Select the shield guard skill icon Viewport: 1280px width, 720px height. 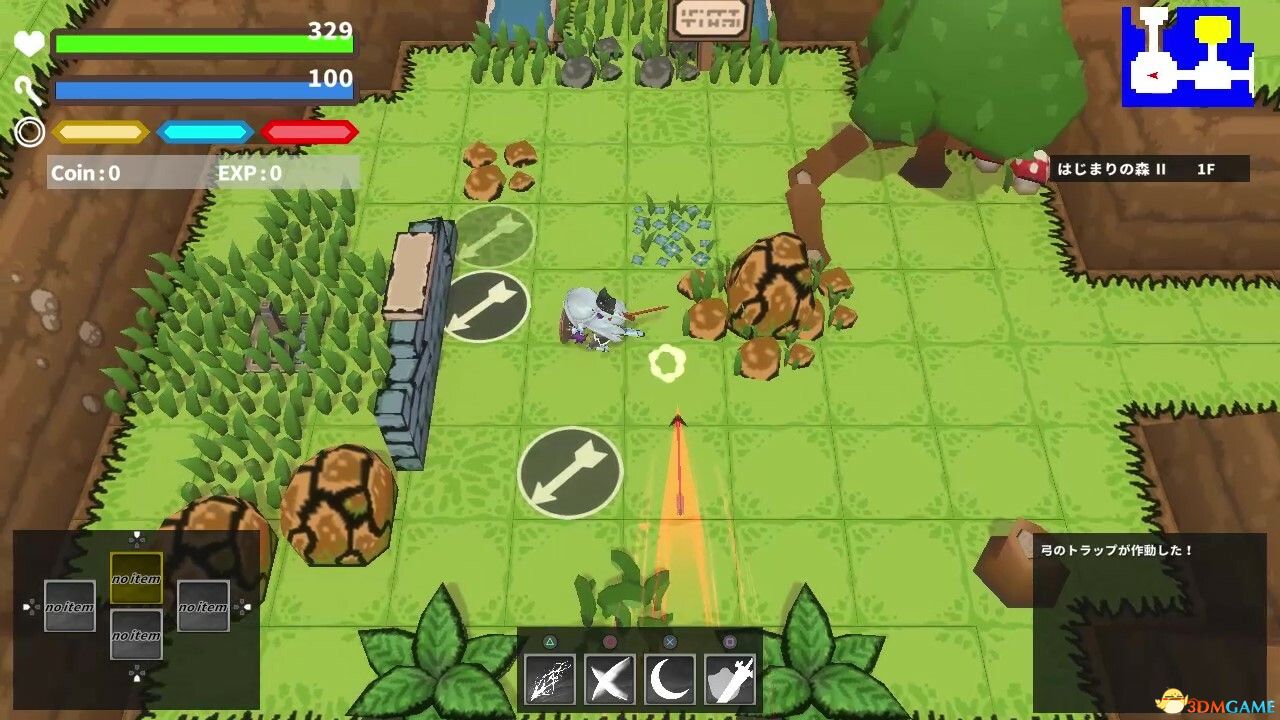pyautogui.click(x=732, y=676)
